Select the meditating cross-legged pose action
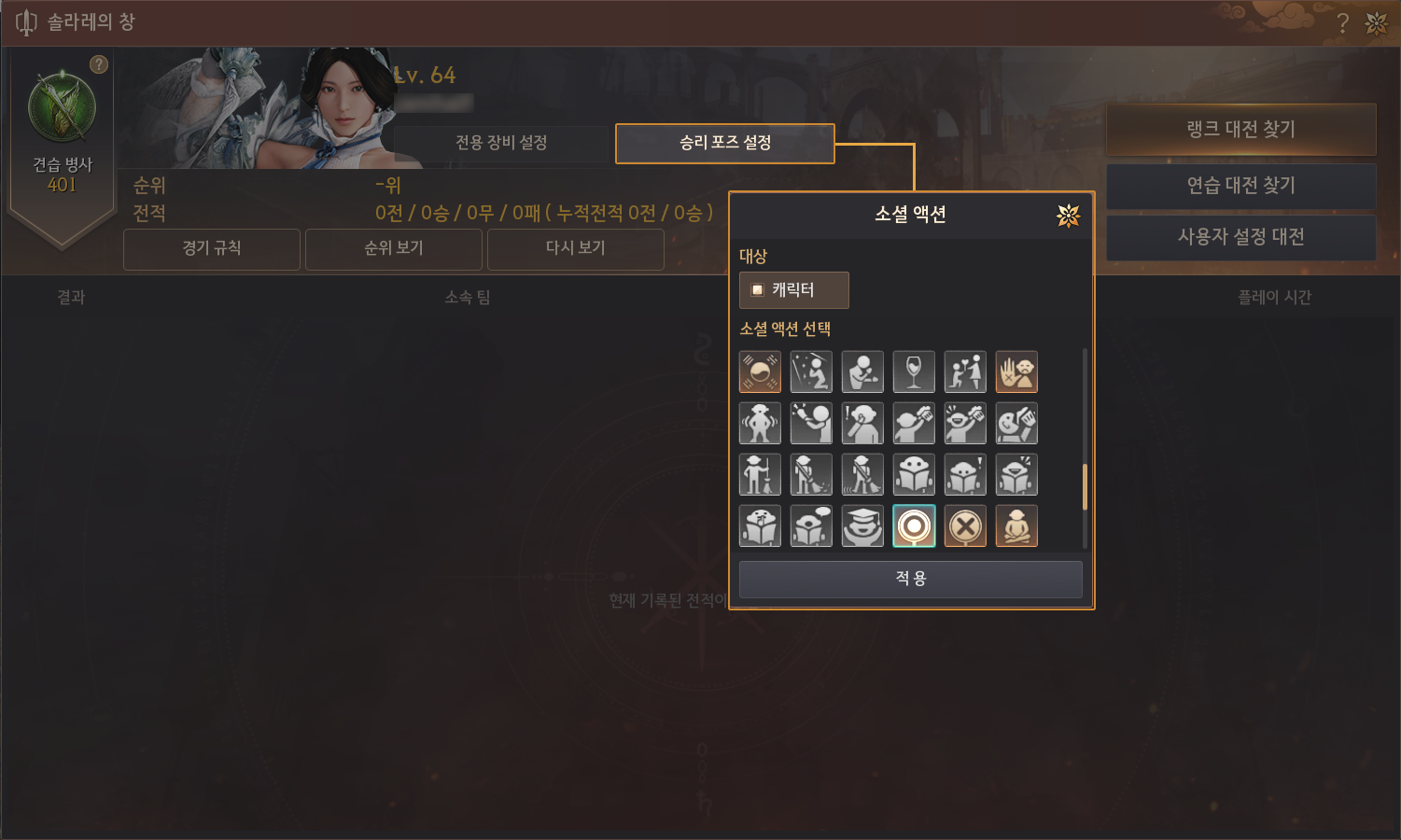This screenshot has width=1401, height=840. tap(1016, 526)
